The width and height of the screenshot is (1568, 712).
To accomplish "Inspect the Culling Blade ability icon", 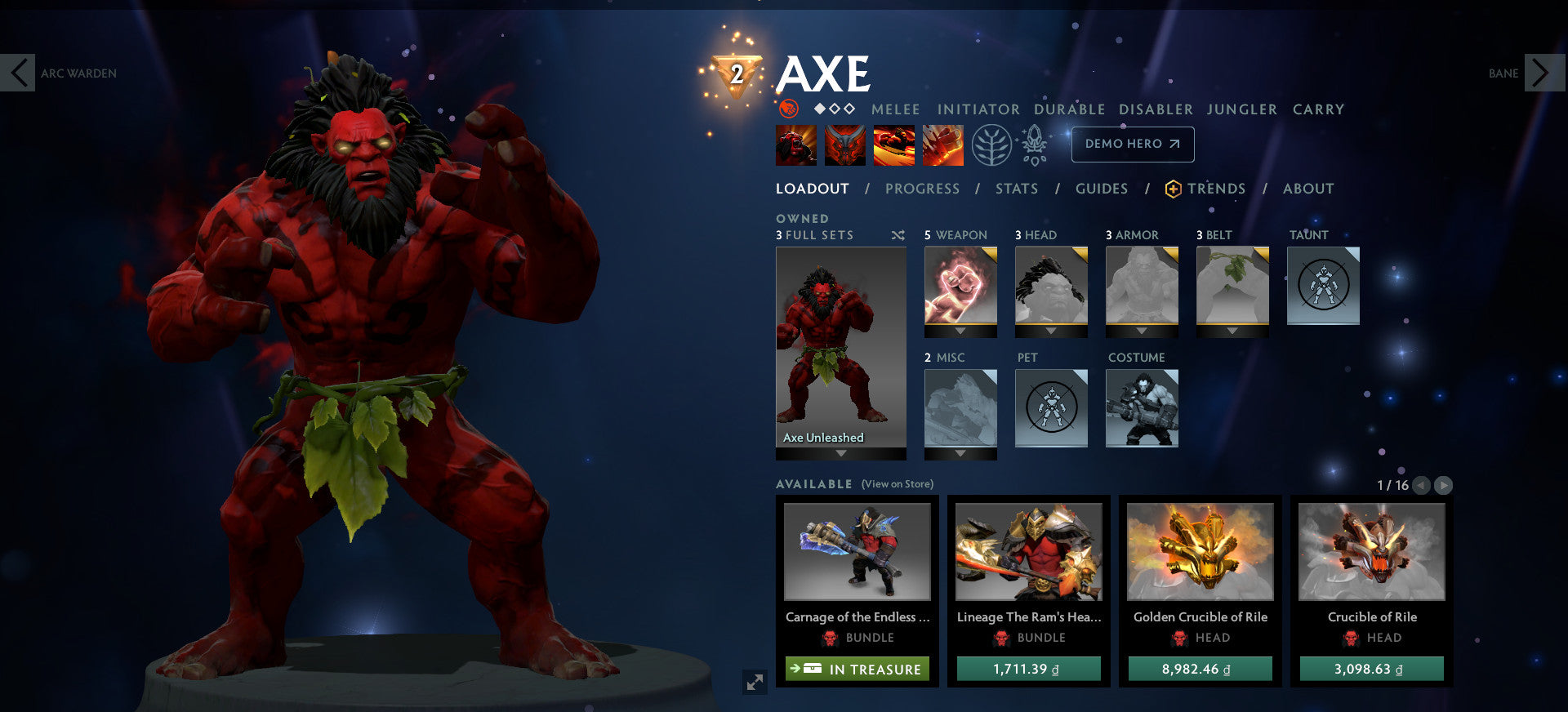I will [943, 145].
